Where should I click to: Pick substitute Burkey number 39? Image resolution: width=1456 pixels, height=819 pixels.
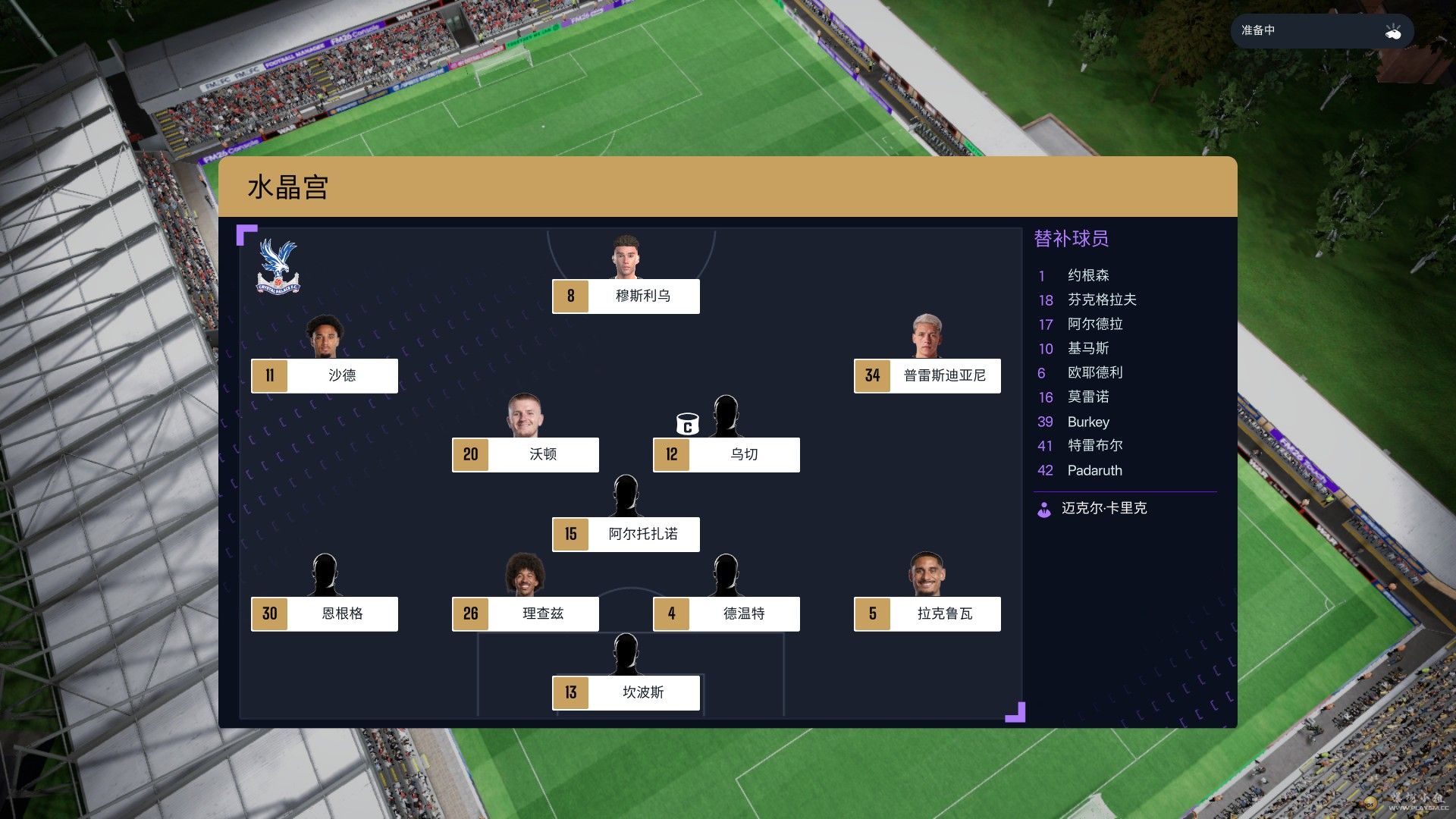pyautogui.click(x=1087, y=422)
